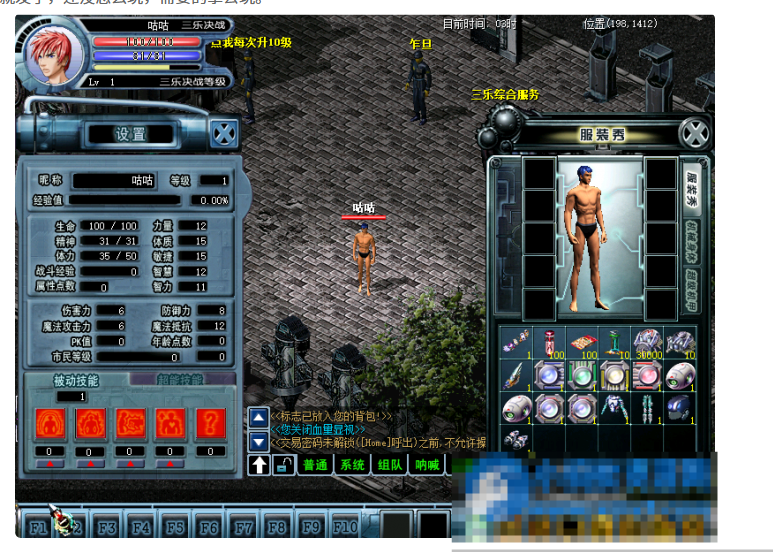Select the stack of 30000 inventory item
This screenshot has width=773, height=552.
pyautogui.click(x=647, y=342)
